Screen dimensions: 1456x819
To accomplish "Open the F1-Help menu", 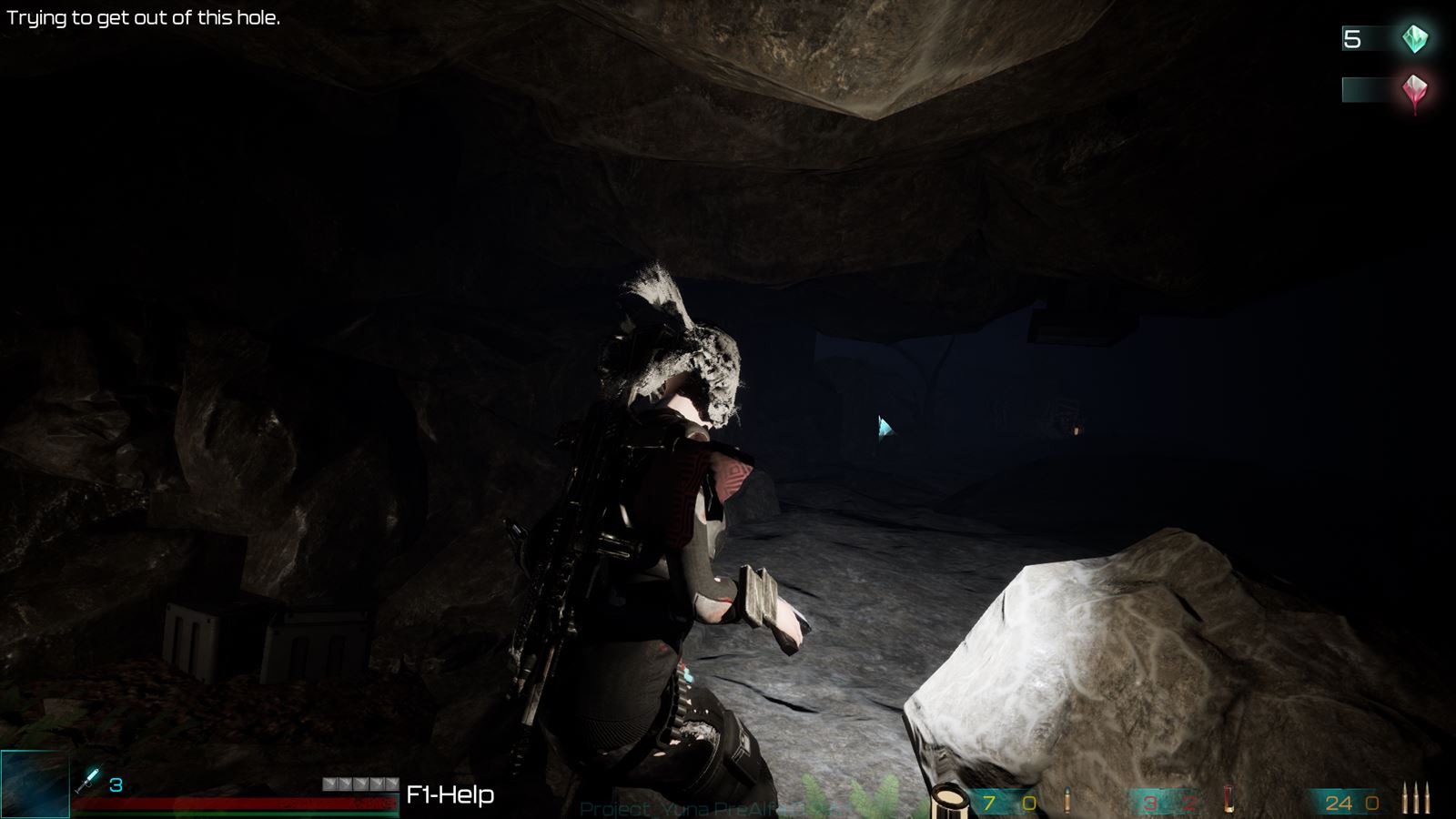I will tap(451, 795).
